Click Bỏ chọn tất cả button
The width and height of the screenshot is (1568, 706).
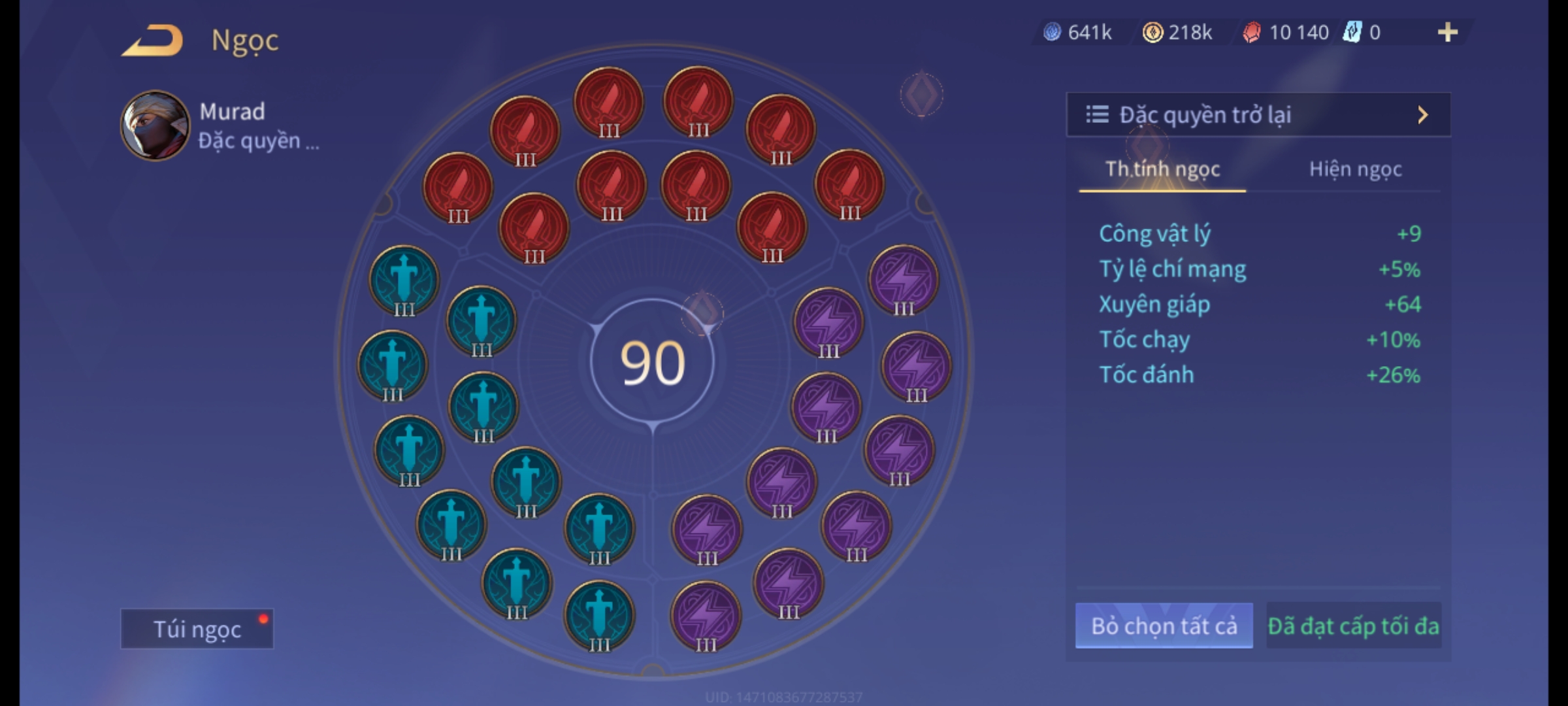coord(1164,626)
